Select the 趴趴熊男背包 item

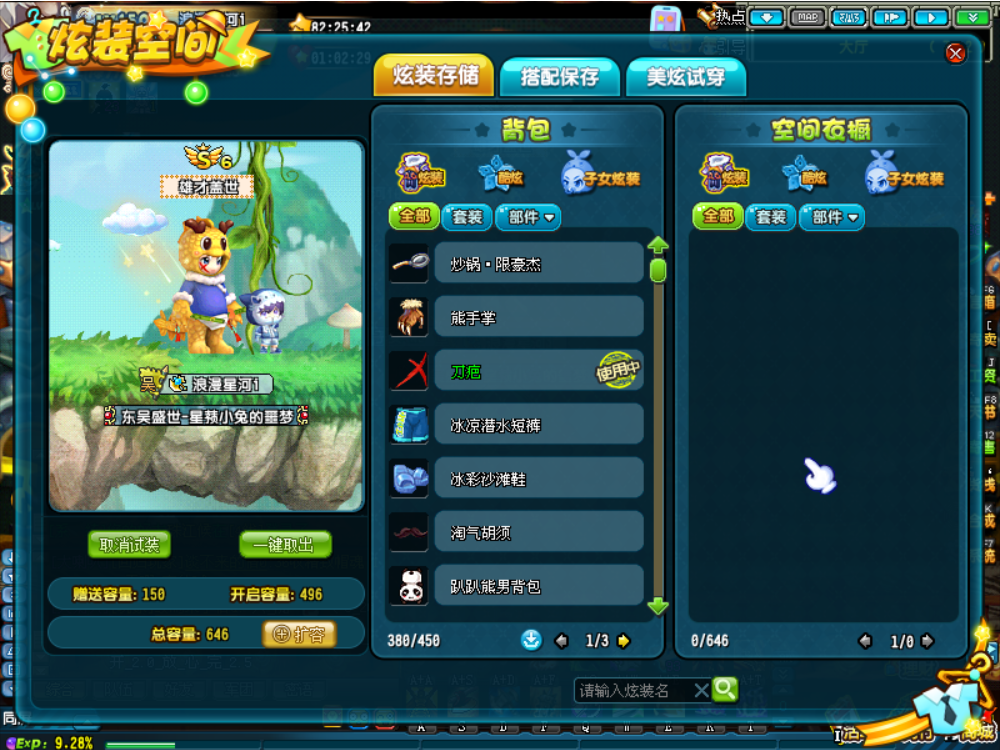(538, 586)
